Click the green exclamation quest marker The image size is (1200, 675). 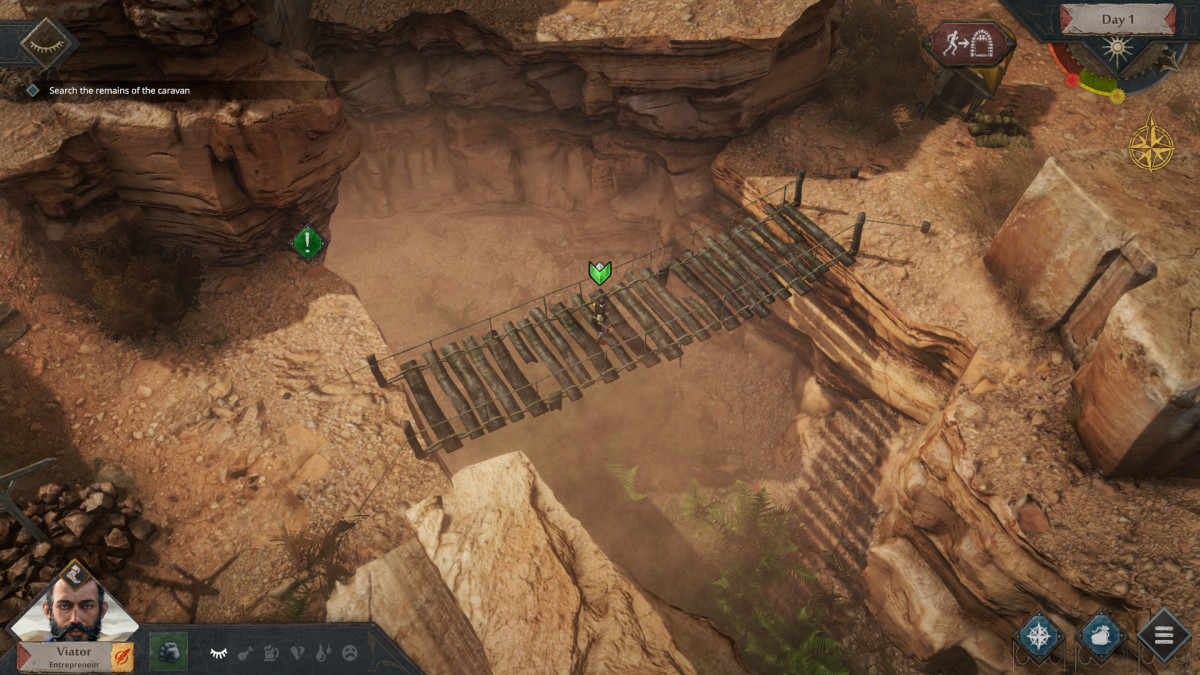308,242
